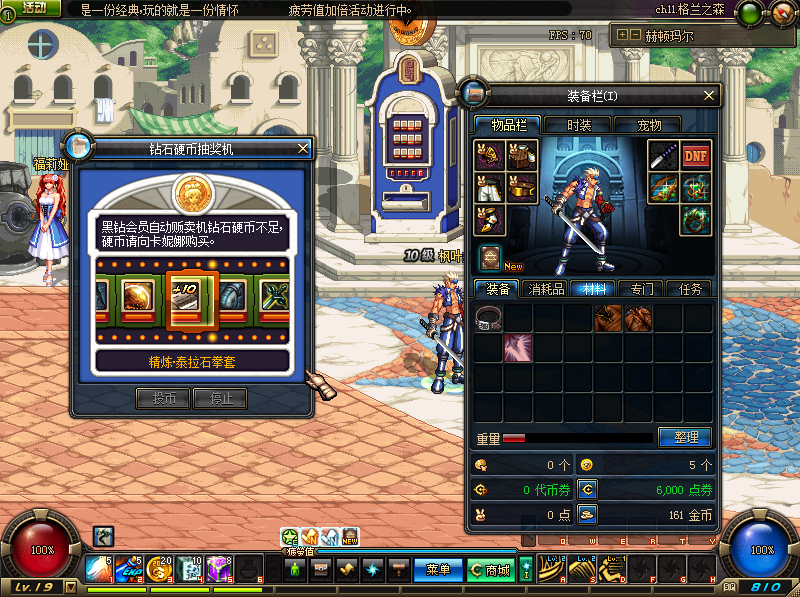The width and height of the screenshot is (800, 597).
Task: View the 任务 quest items tab
Action: [690, 289]
